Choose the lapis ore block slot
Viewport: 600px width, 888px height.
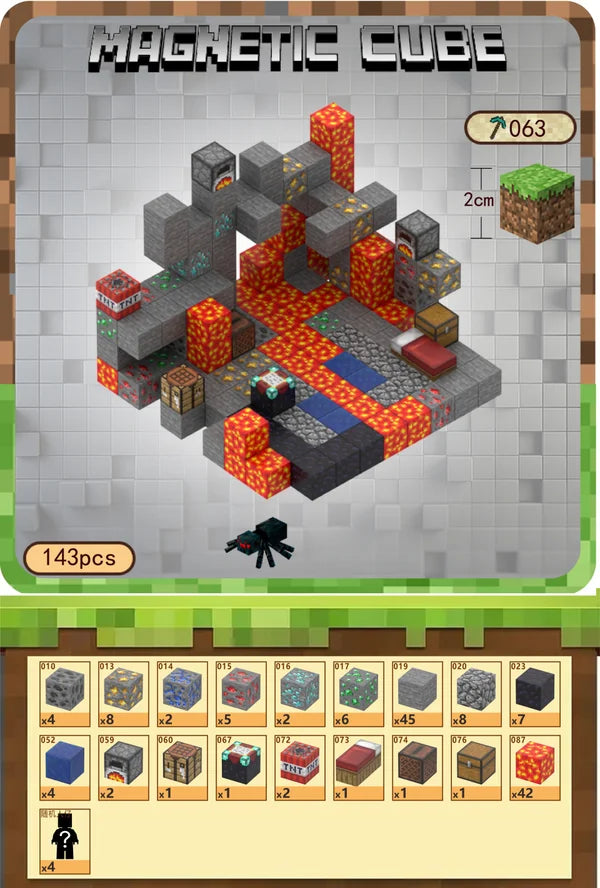pos(182,692)
